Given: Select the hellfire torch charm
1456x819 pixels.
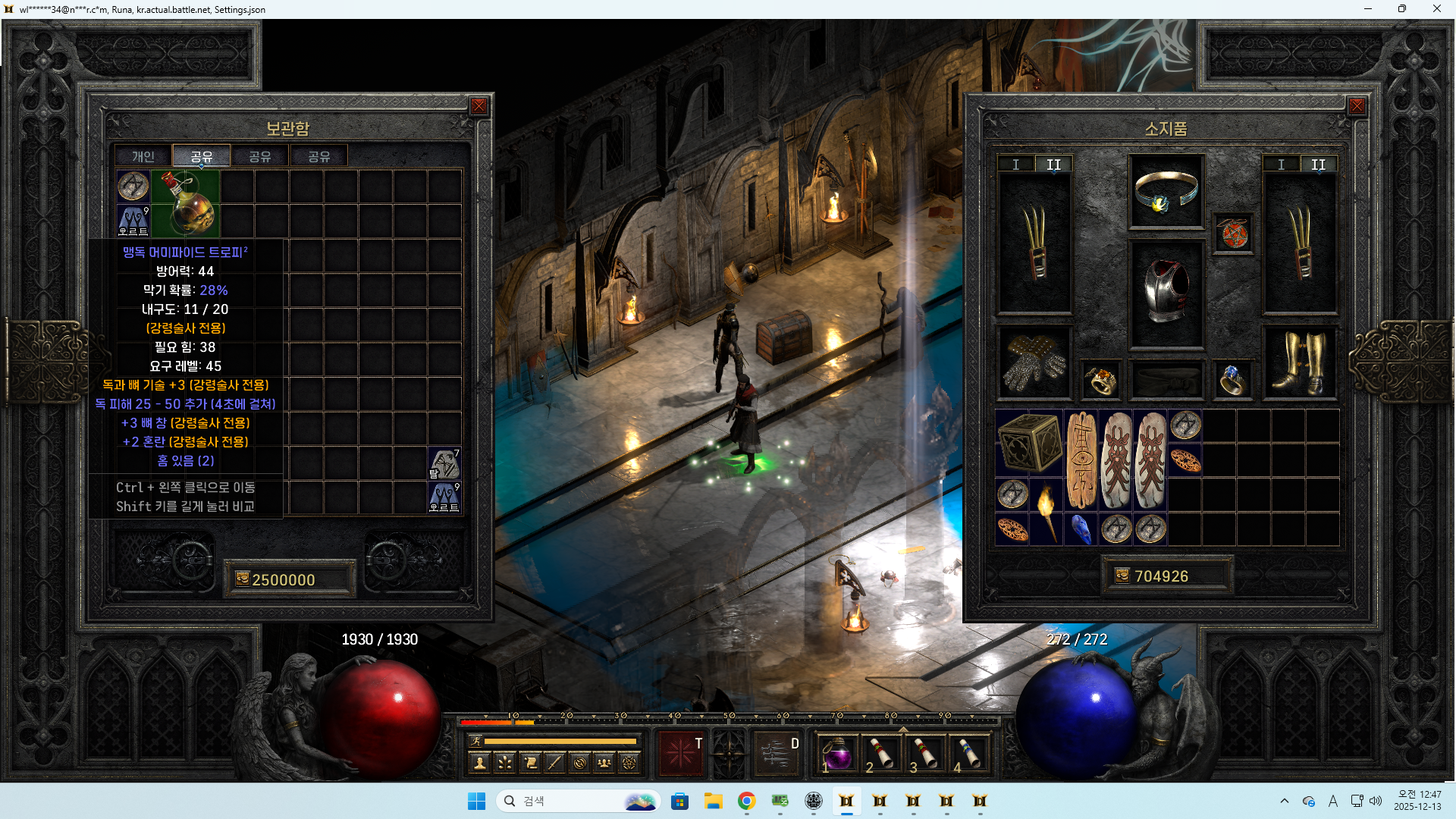Looking at the screenshot, I should click(1046, 512).
